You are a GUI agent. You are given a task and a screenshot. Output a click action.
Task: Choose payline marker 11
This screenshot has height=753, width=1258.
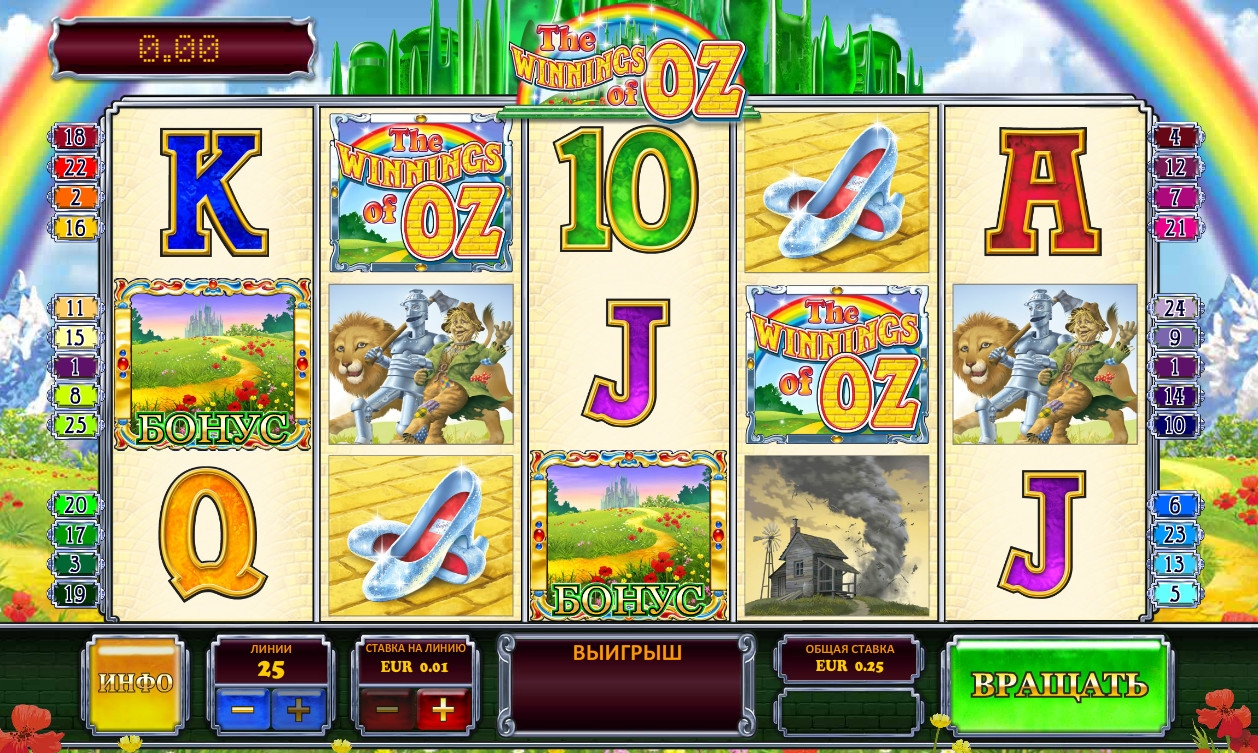coord(76,308)
